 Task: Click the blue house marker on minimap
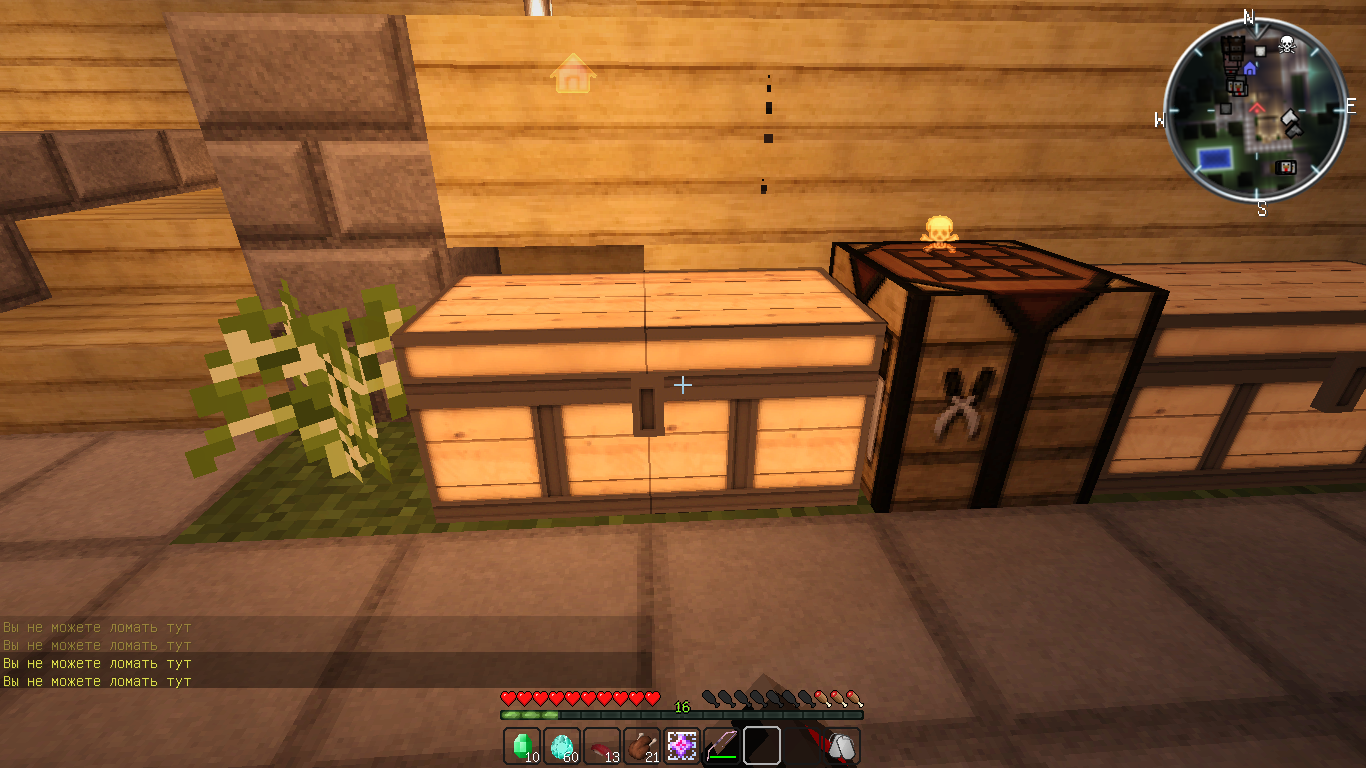tap(1250, 68)
